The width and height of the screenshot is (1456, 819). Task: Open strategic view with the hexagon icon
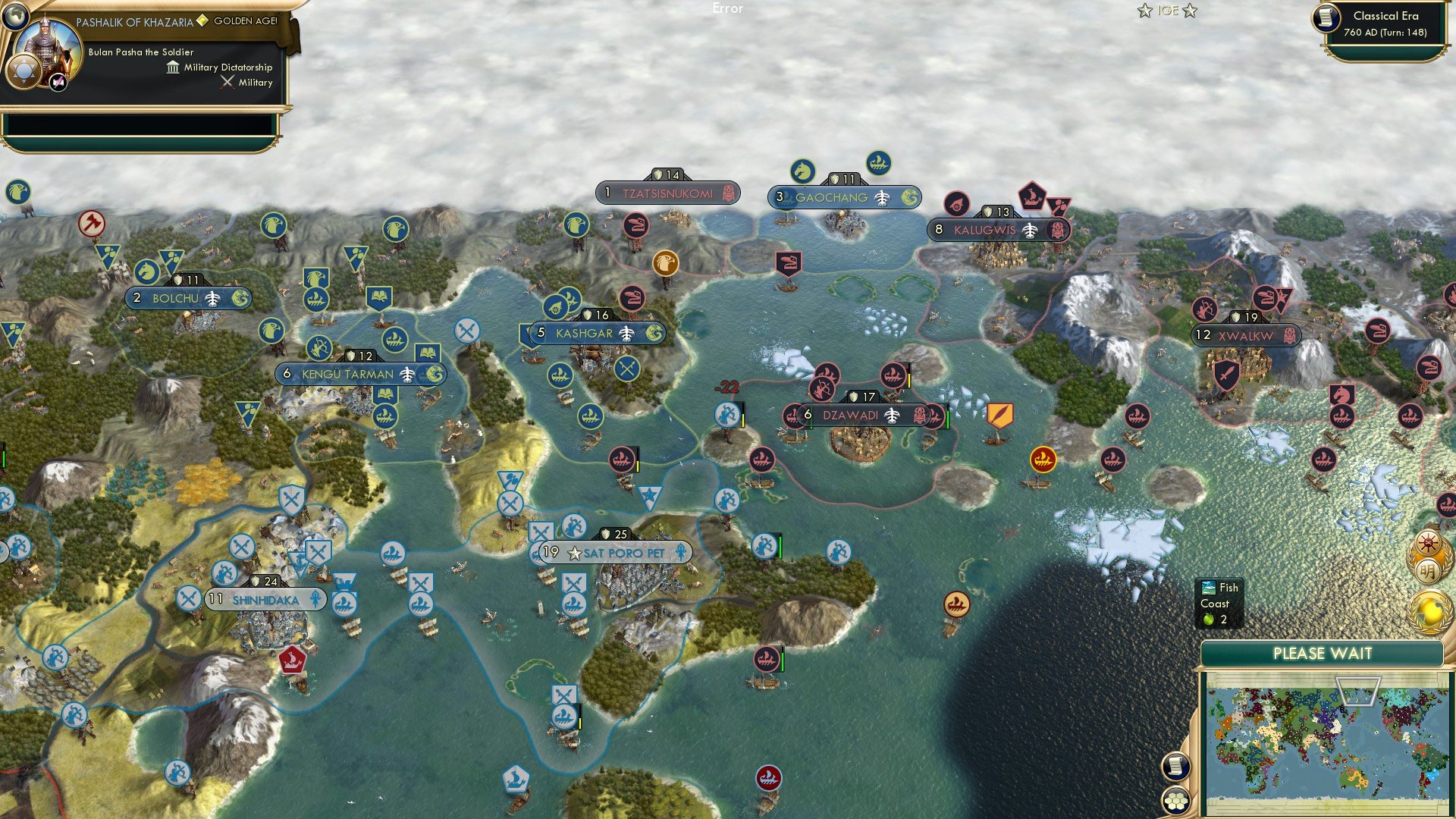[x=1175, y=800]
